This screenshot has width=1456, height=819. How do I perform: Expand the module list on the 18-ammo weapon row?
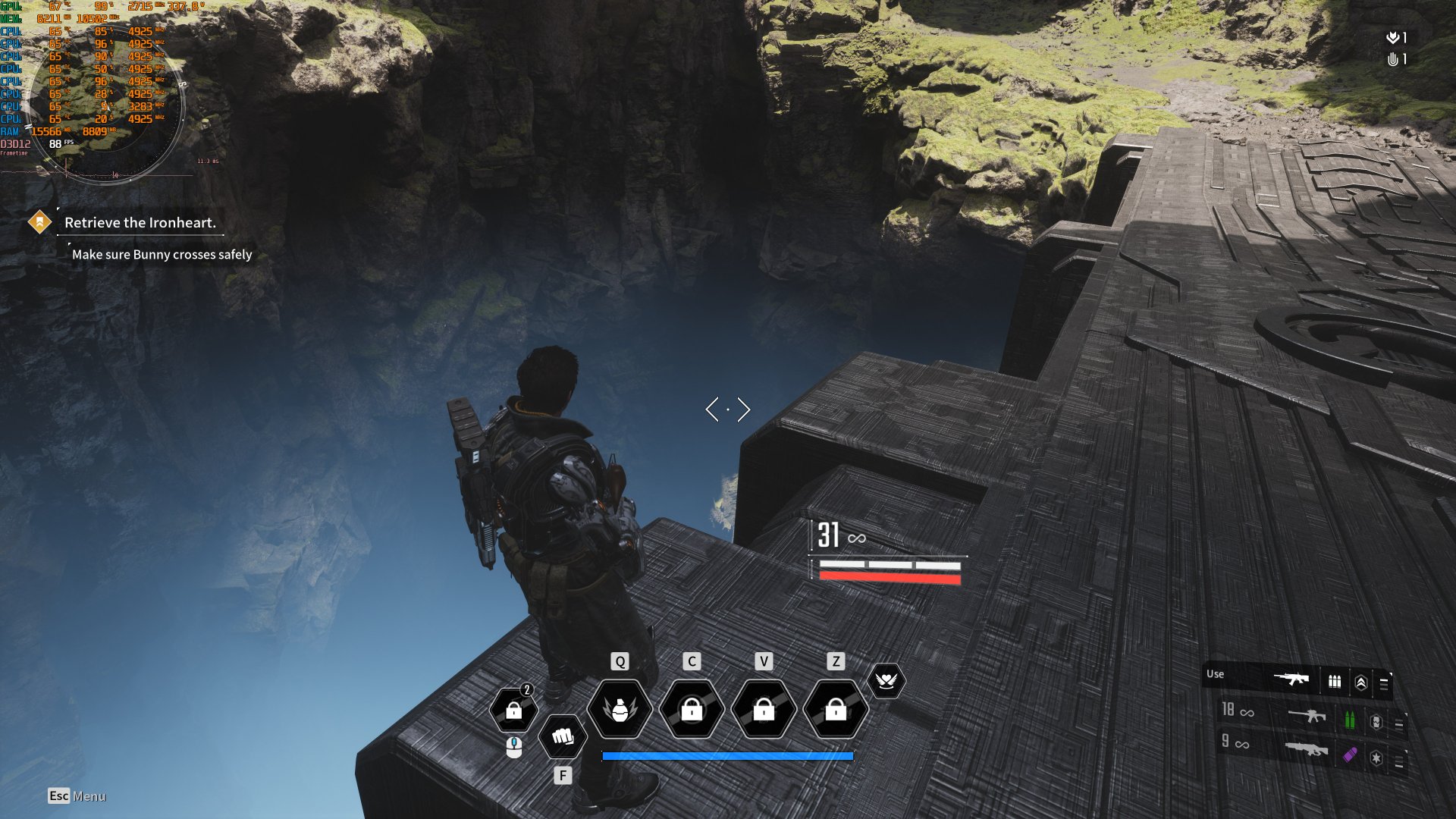(1399, 723)
